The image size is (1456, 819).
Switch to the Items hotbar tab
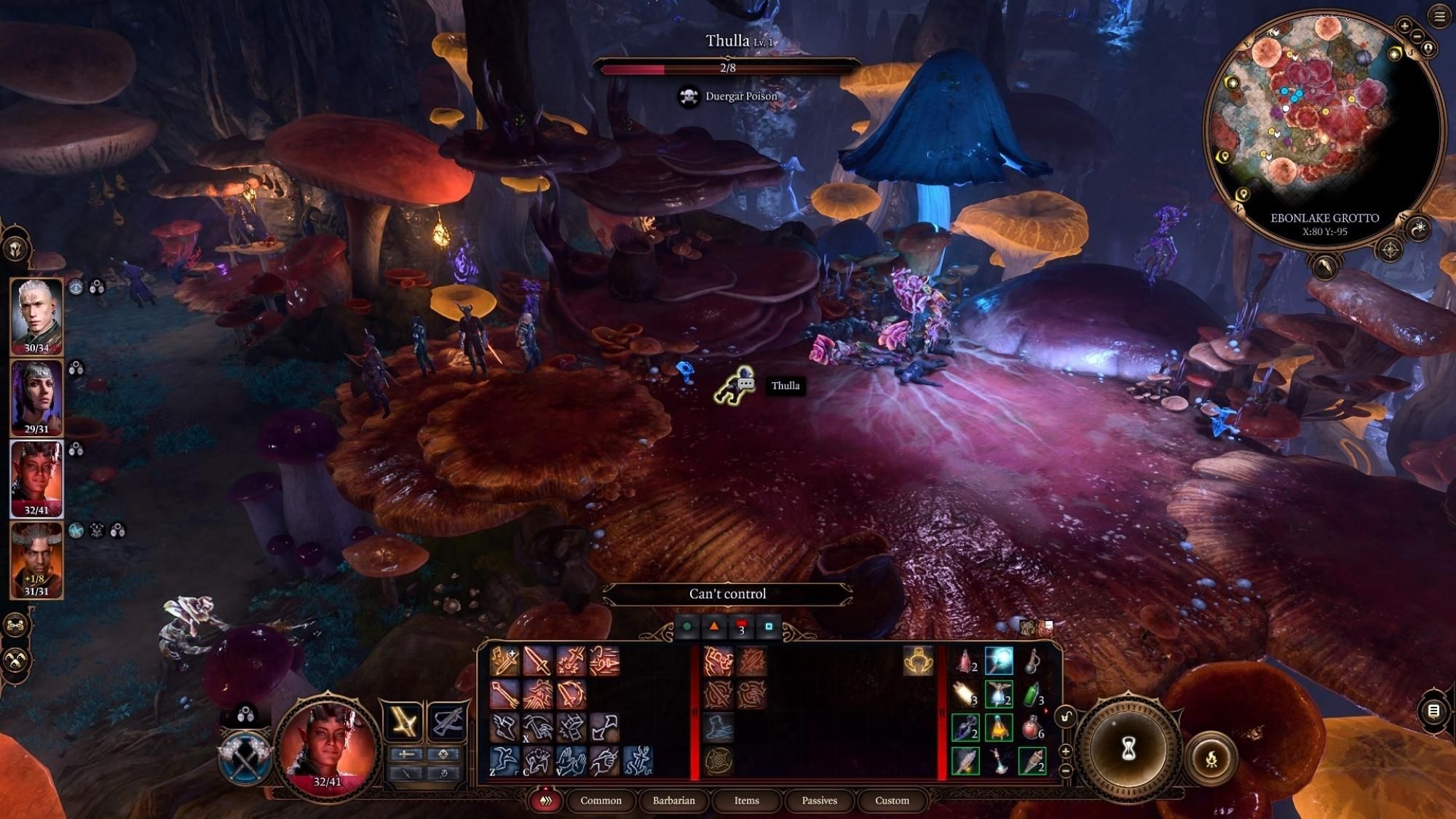745,801
